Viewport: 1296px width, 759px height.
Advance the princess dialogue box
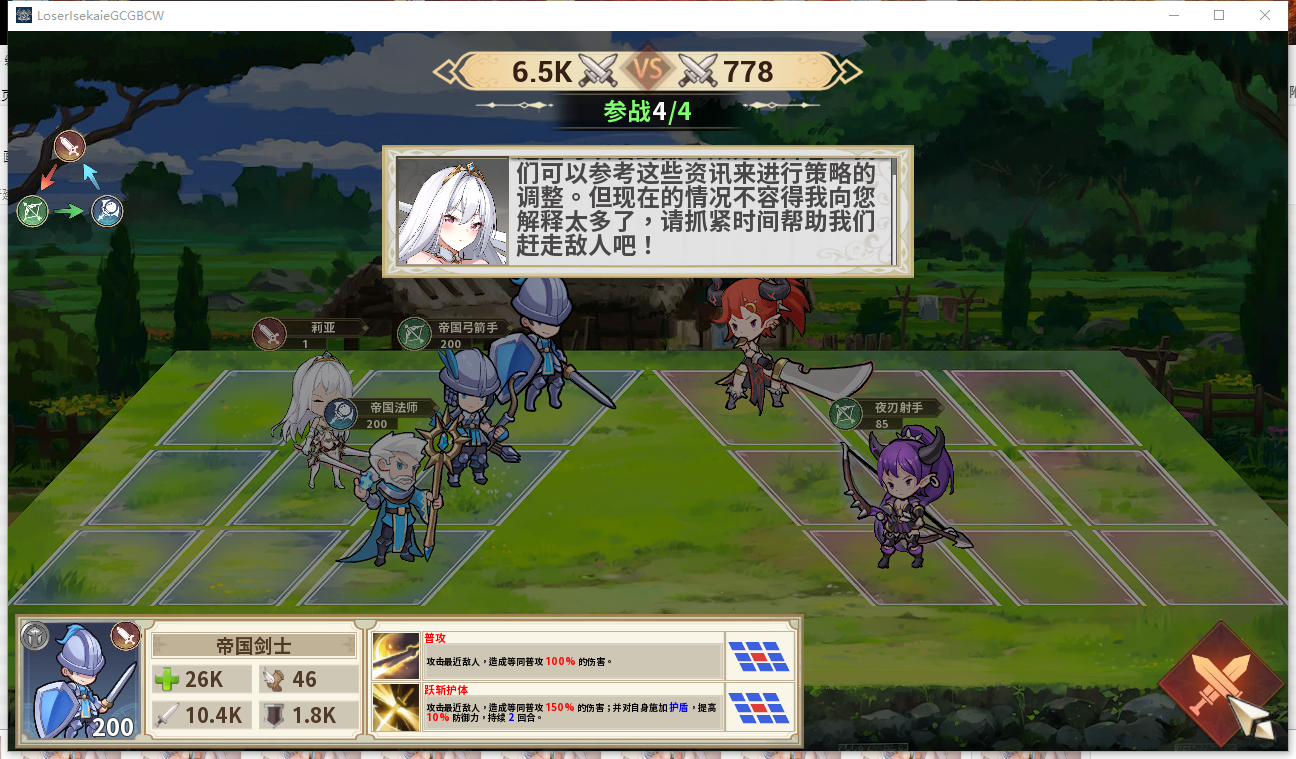pyautogui.click(x=647, y=211)
